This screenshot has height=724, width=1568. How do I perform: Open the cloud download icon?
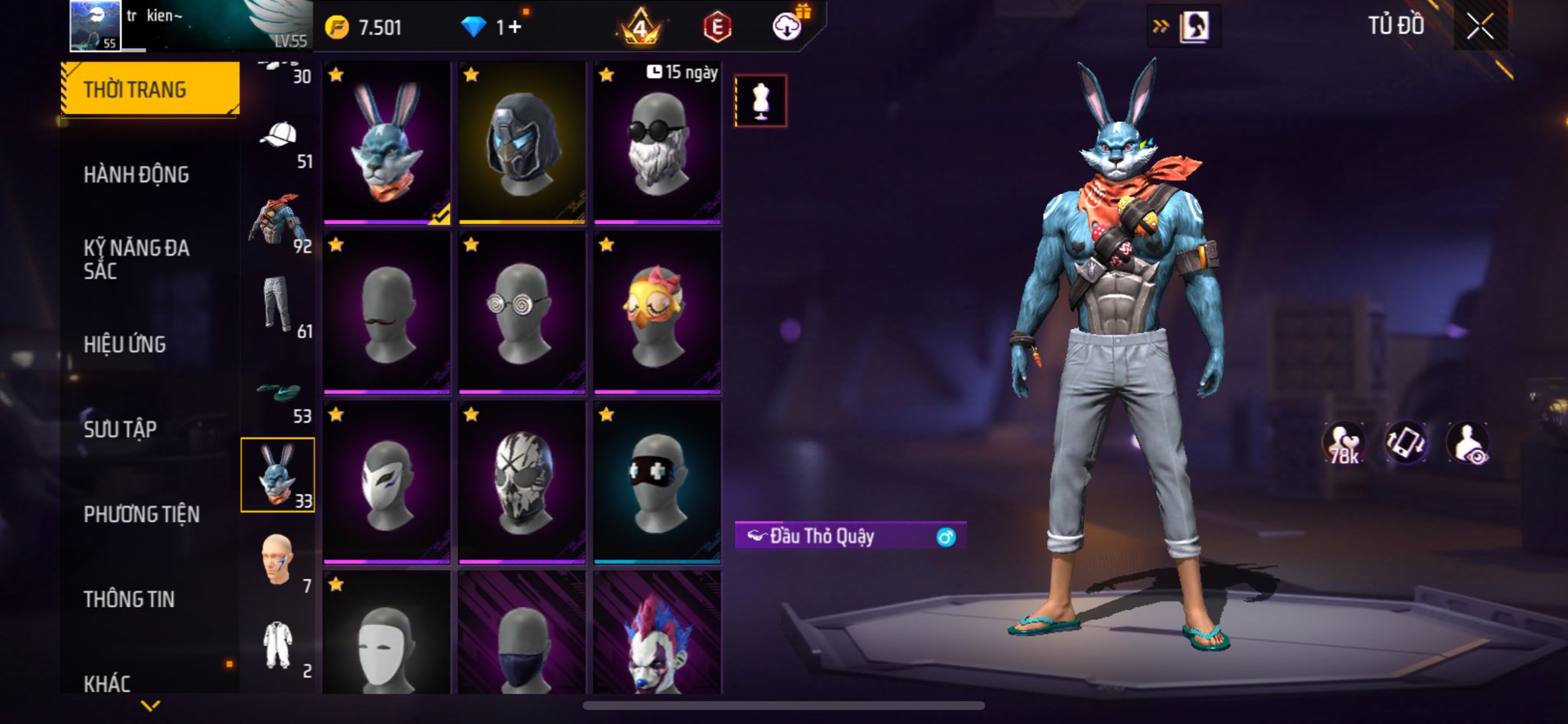coord(786,27)
